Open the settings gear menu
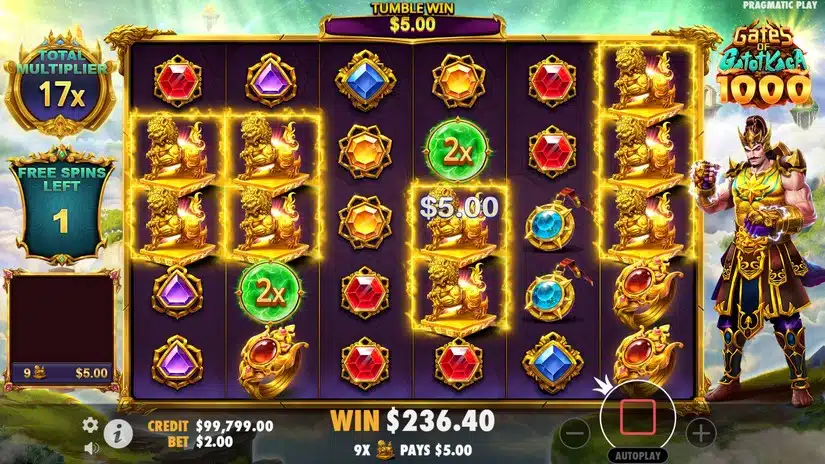The width and height of the screenshot is (825, 464). [90, 424]
